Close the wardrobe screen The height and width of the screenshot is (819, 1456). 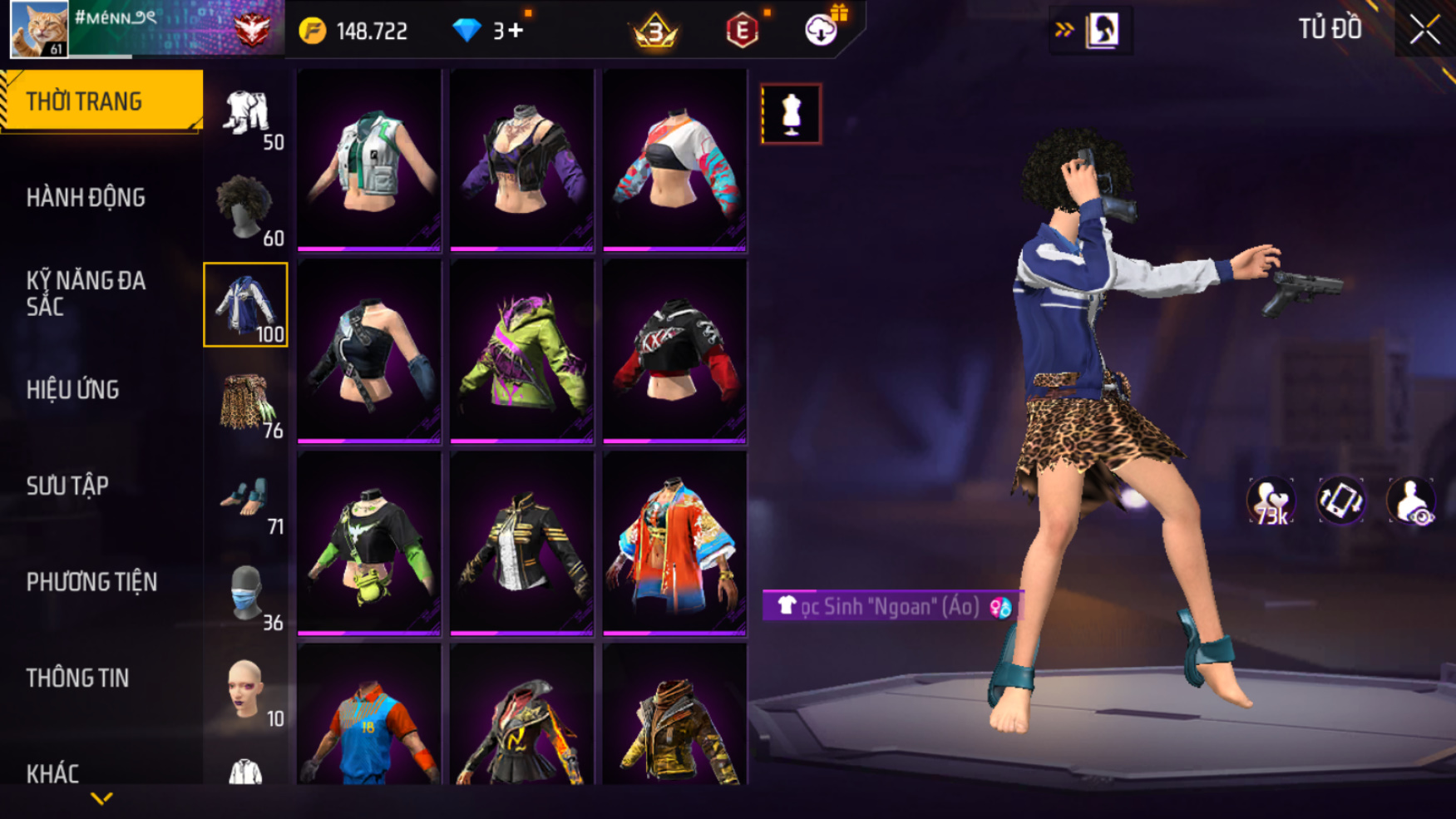pyautogui.click(x=1424, y=30)
